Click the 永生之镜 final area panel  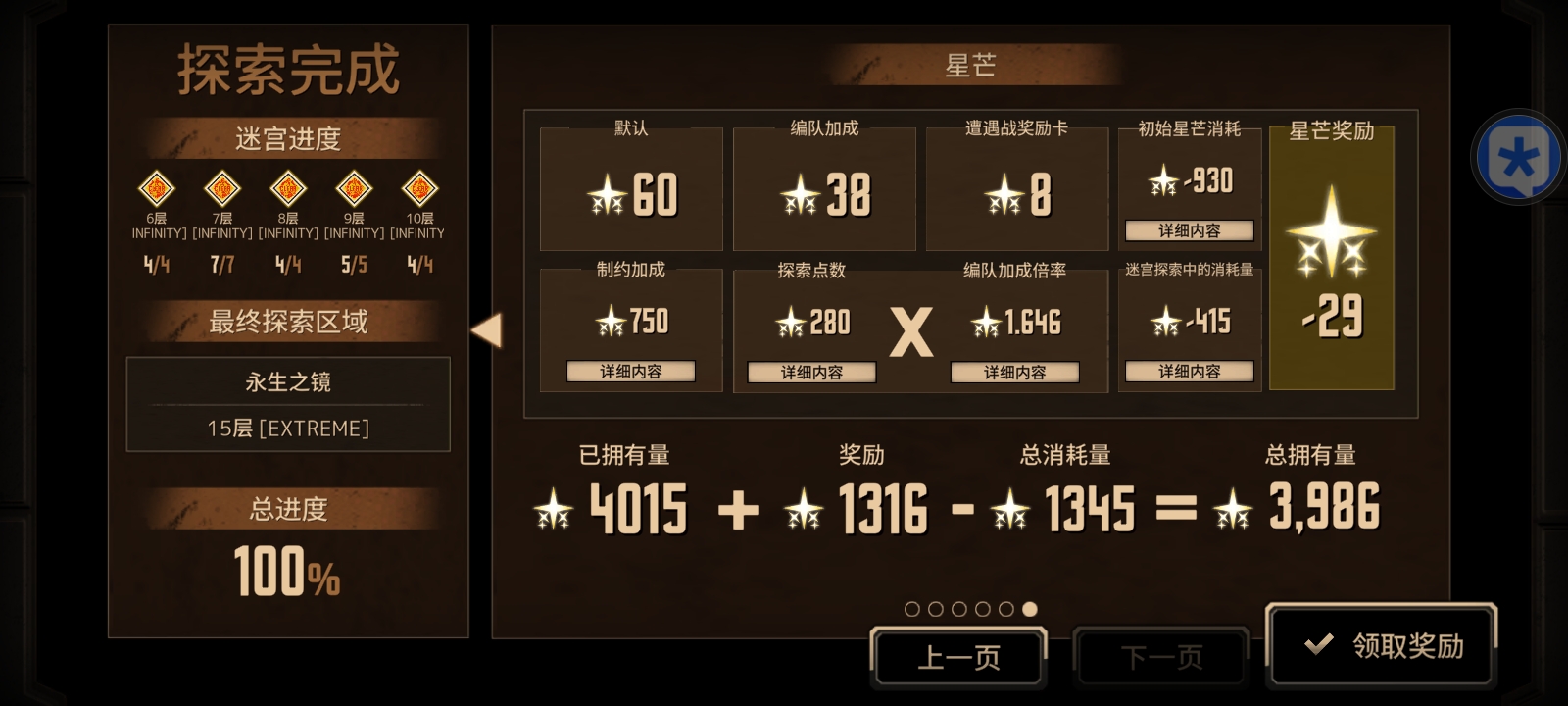coord(288,404)
